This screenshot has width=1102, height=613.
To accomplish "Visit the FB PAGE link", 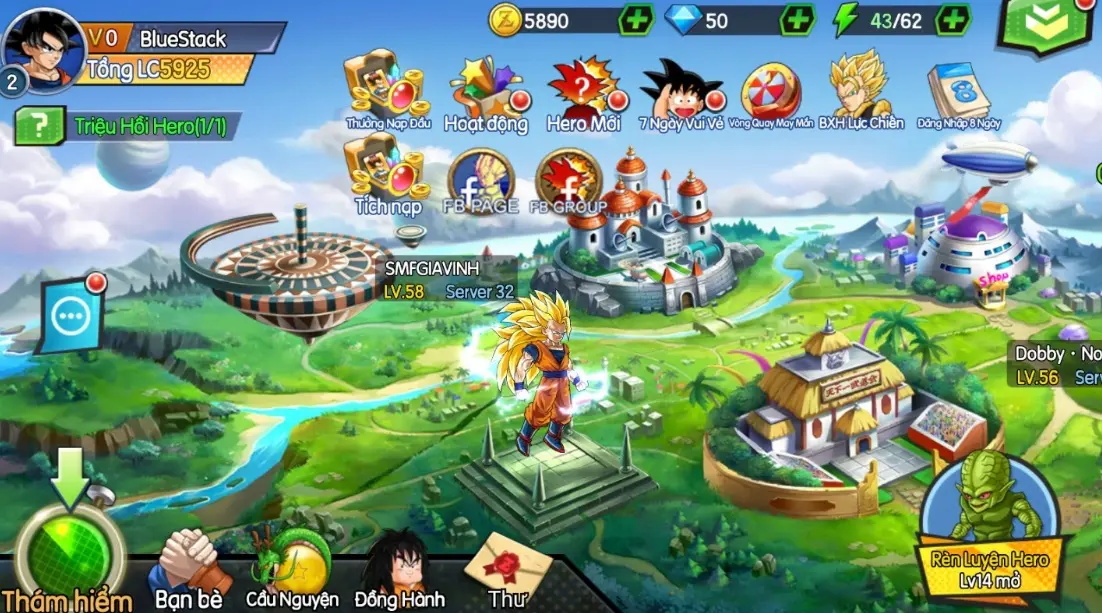I will coord(480,181).
